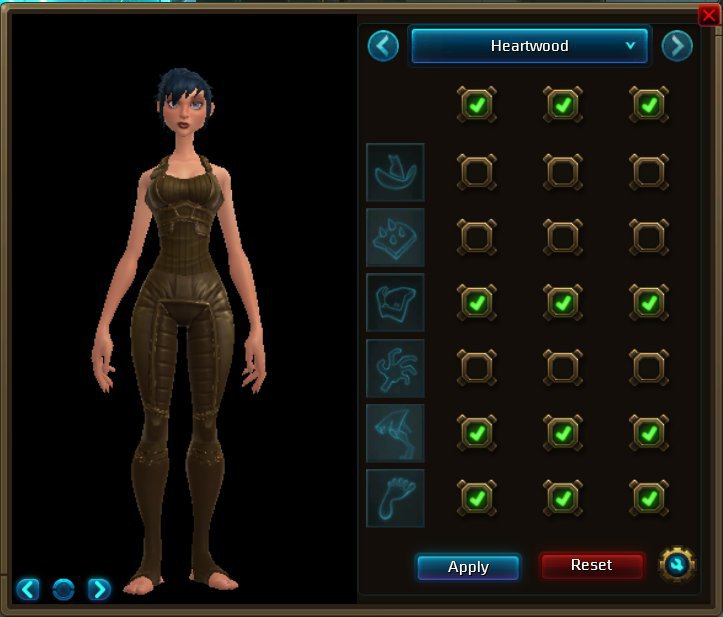Go to previous option left of Heartwood dropdown

[x=383, y=46]
